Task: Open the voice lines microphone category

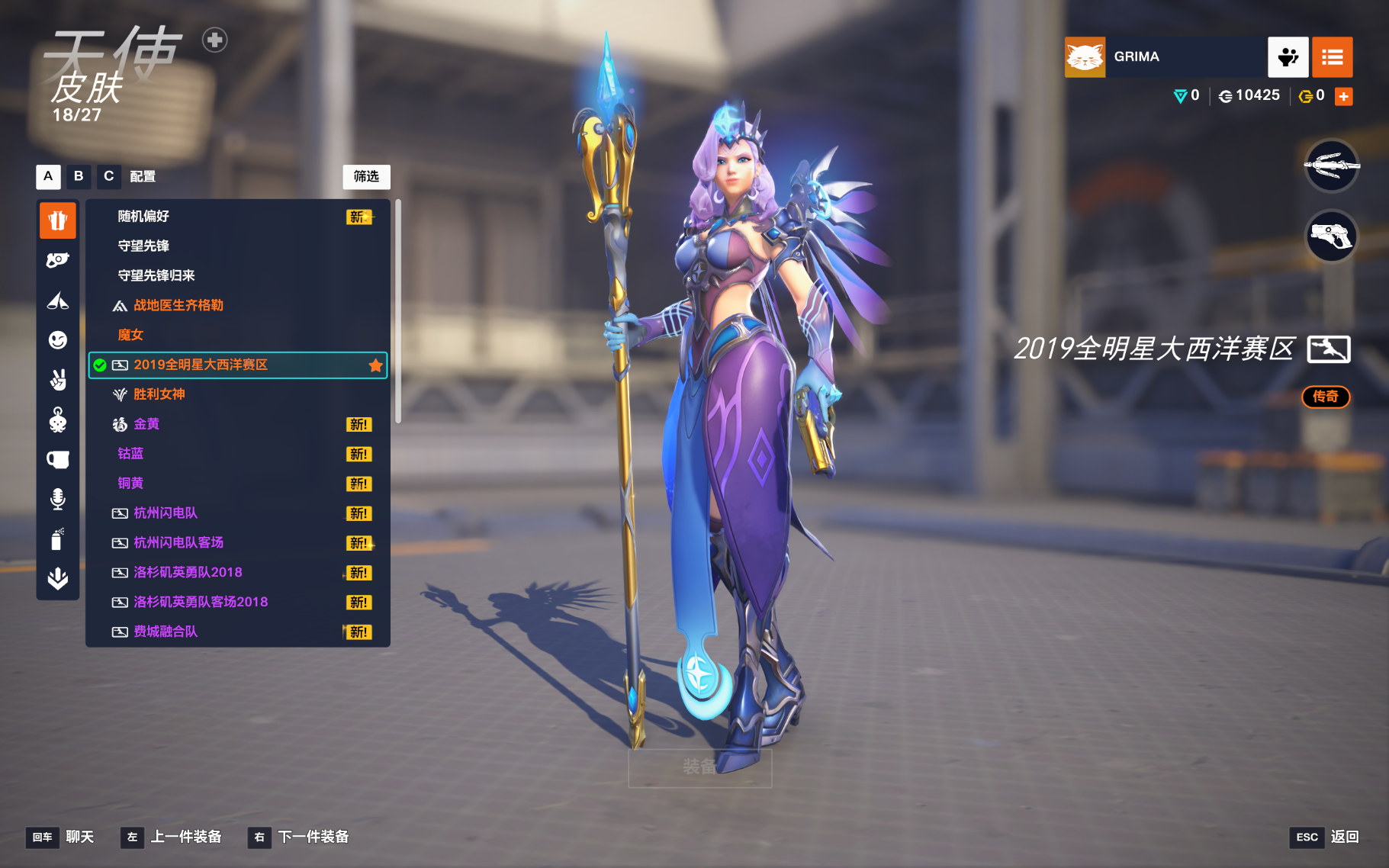Action: (58, 499)
